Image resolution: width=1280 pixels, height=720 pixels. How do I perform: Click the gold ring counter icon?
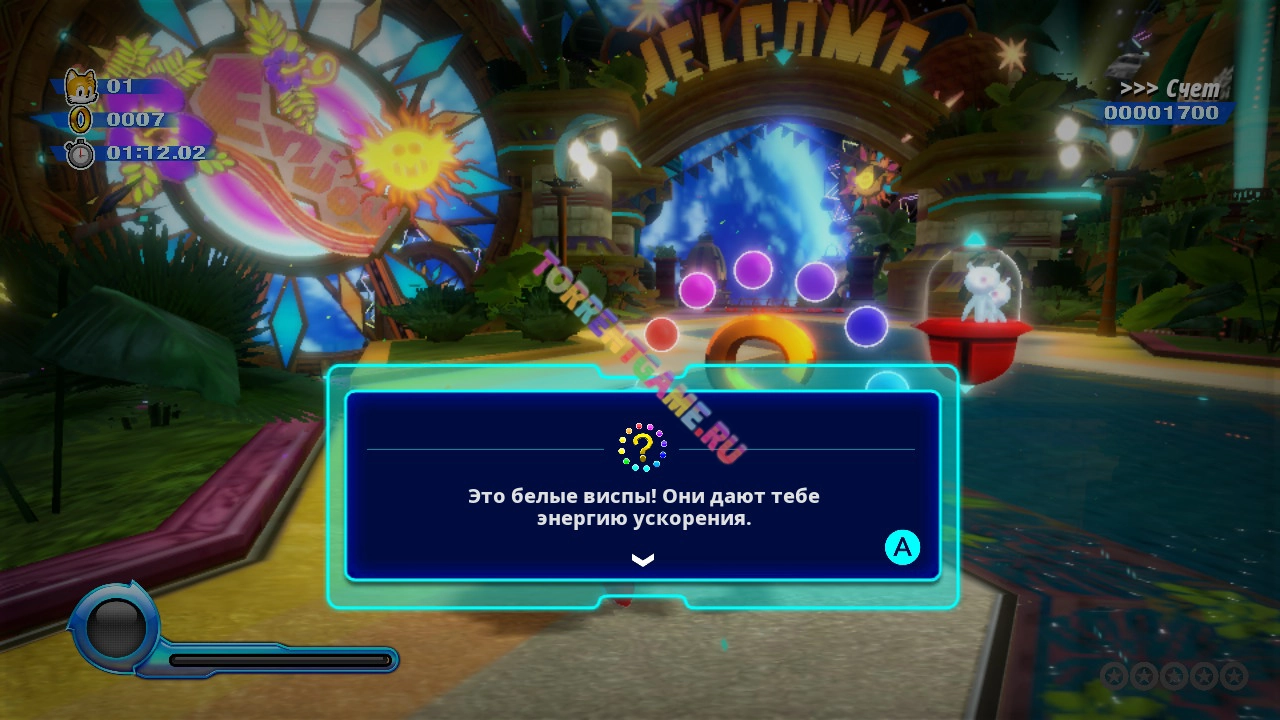point(80,120)
